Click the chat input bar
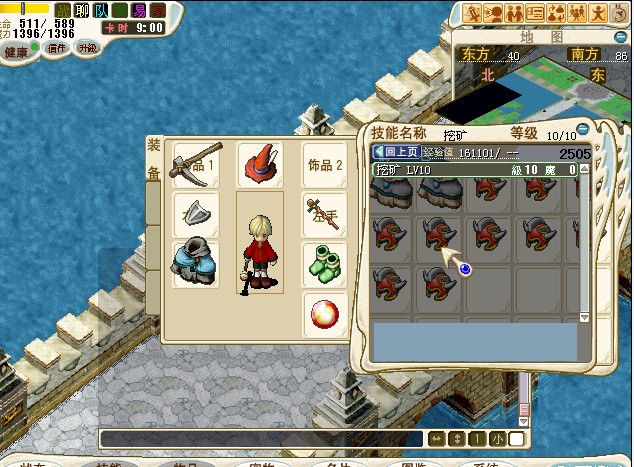The height and width of the screenshot is (467, 634). point(262,438)
